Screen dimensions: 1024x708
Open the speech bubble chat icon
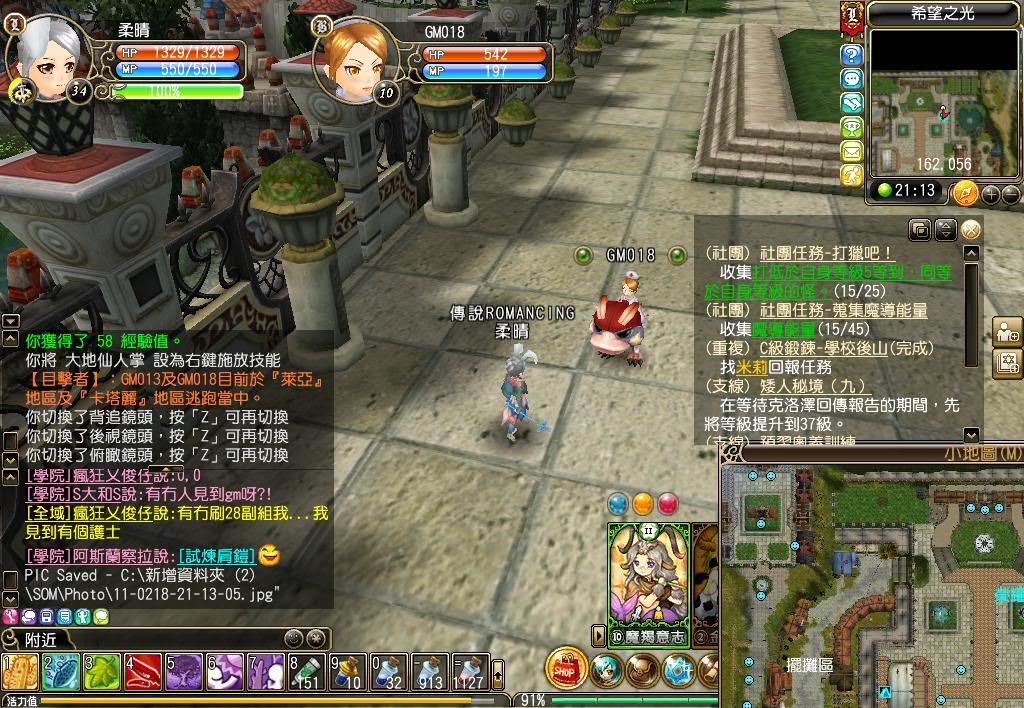(x=852, y=78)
